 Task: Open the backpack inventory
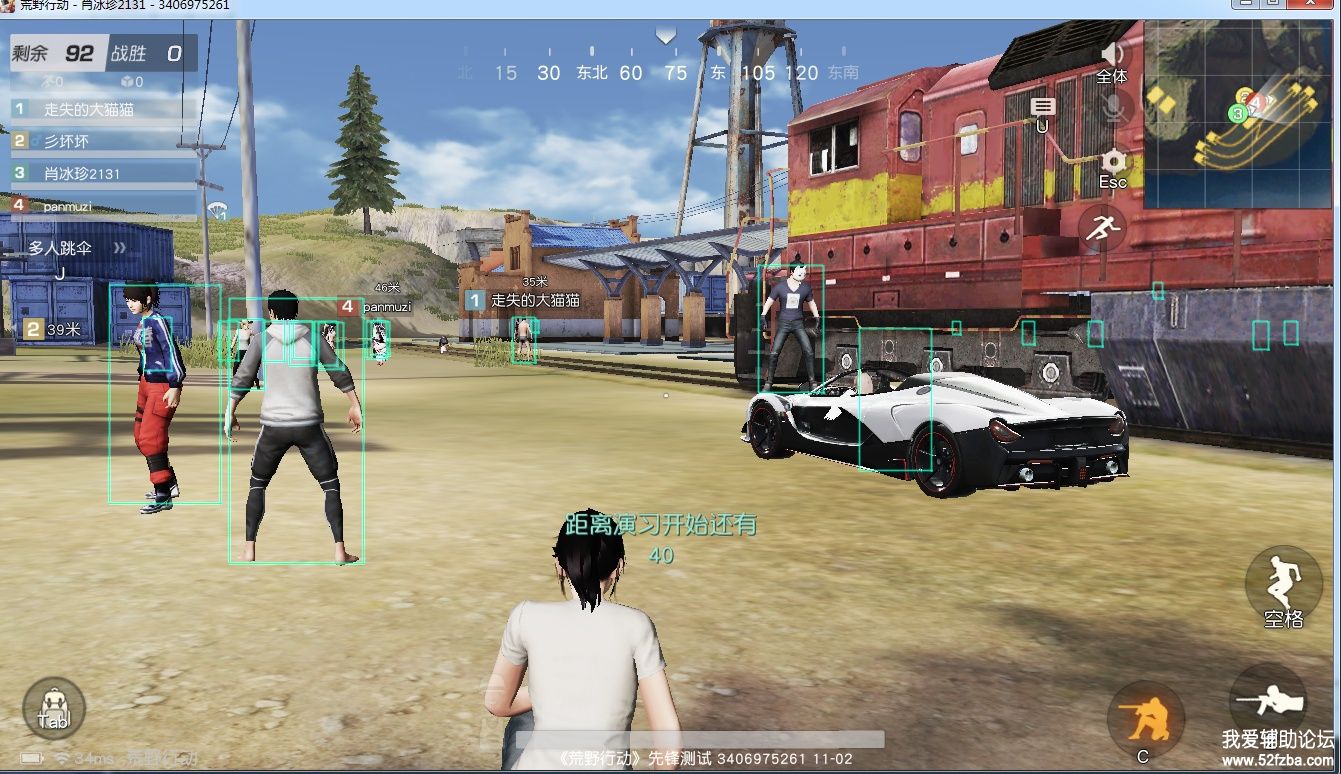[x=53, y=708]
